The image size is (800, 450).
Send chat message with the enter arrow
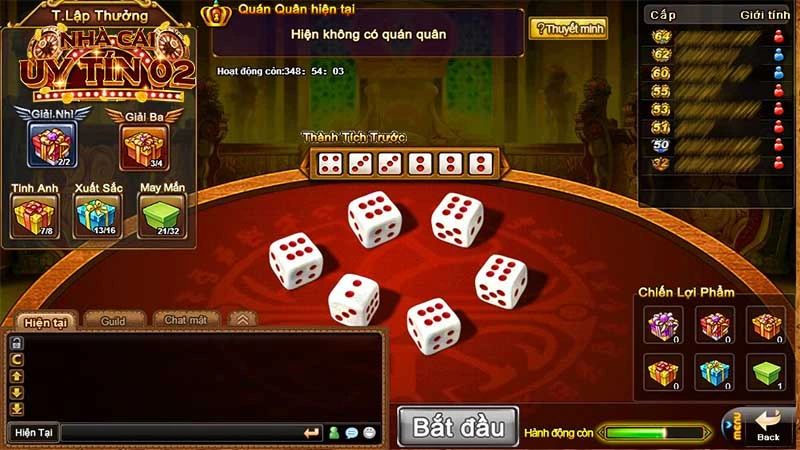point(312,433)
